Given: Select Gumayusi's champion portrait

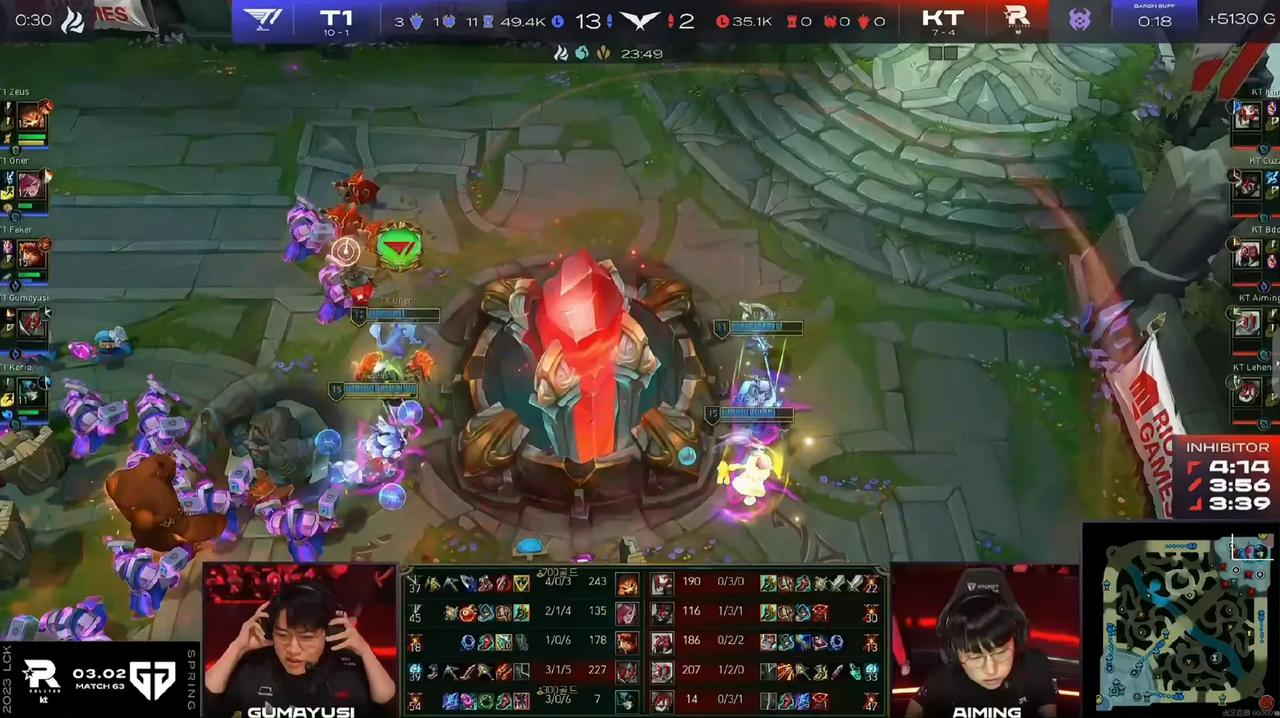Looking at the screenshot, I should [x=30, y=322].
